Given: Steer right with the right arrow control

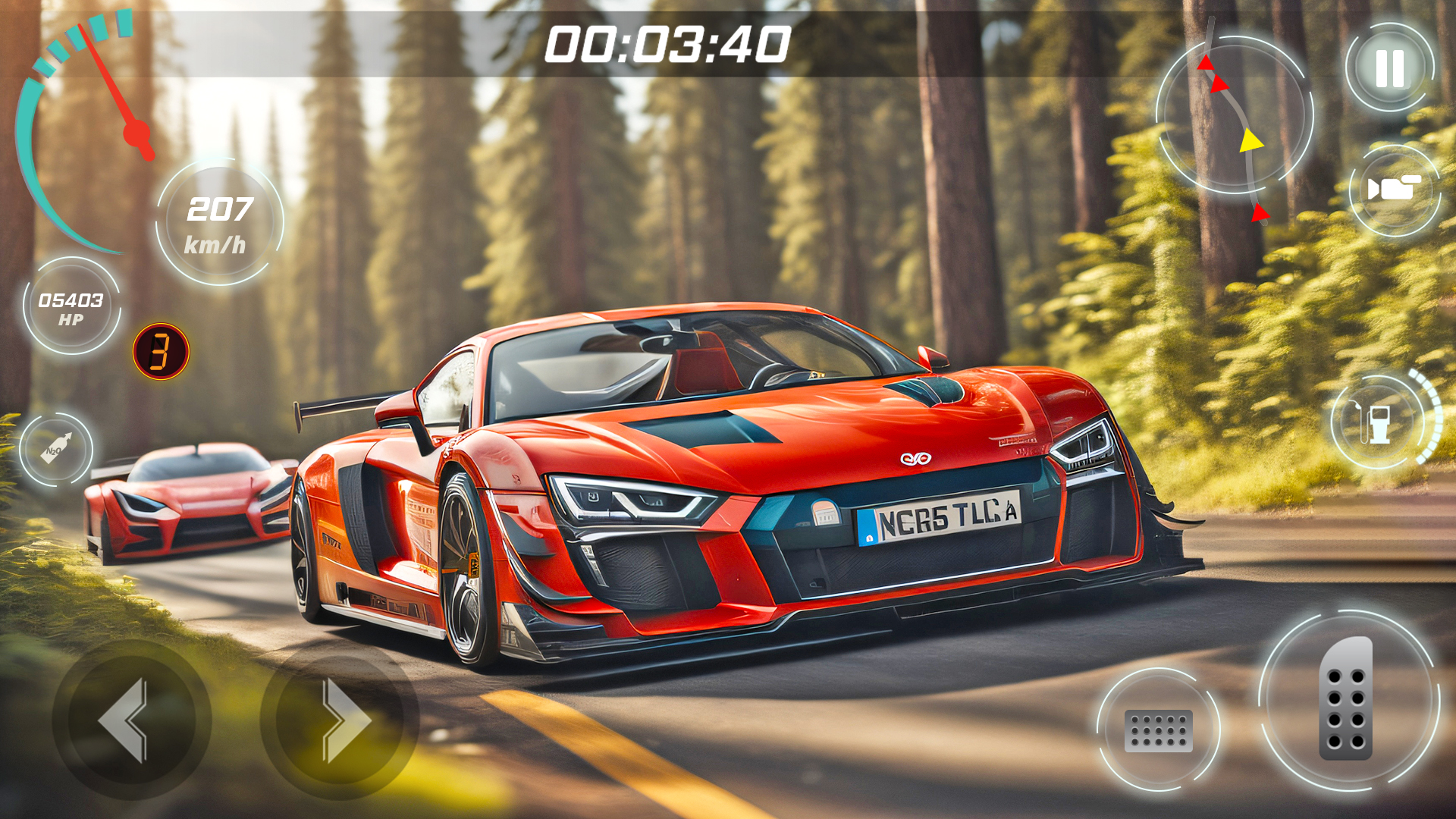Looking at the screenshot, I should [340, 722].
